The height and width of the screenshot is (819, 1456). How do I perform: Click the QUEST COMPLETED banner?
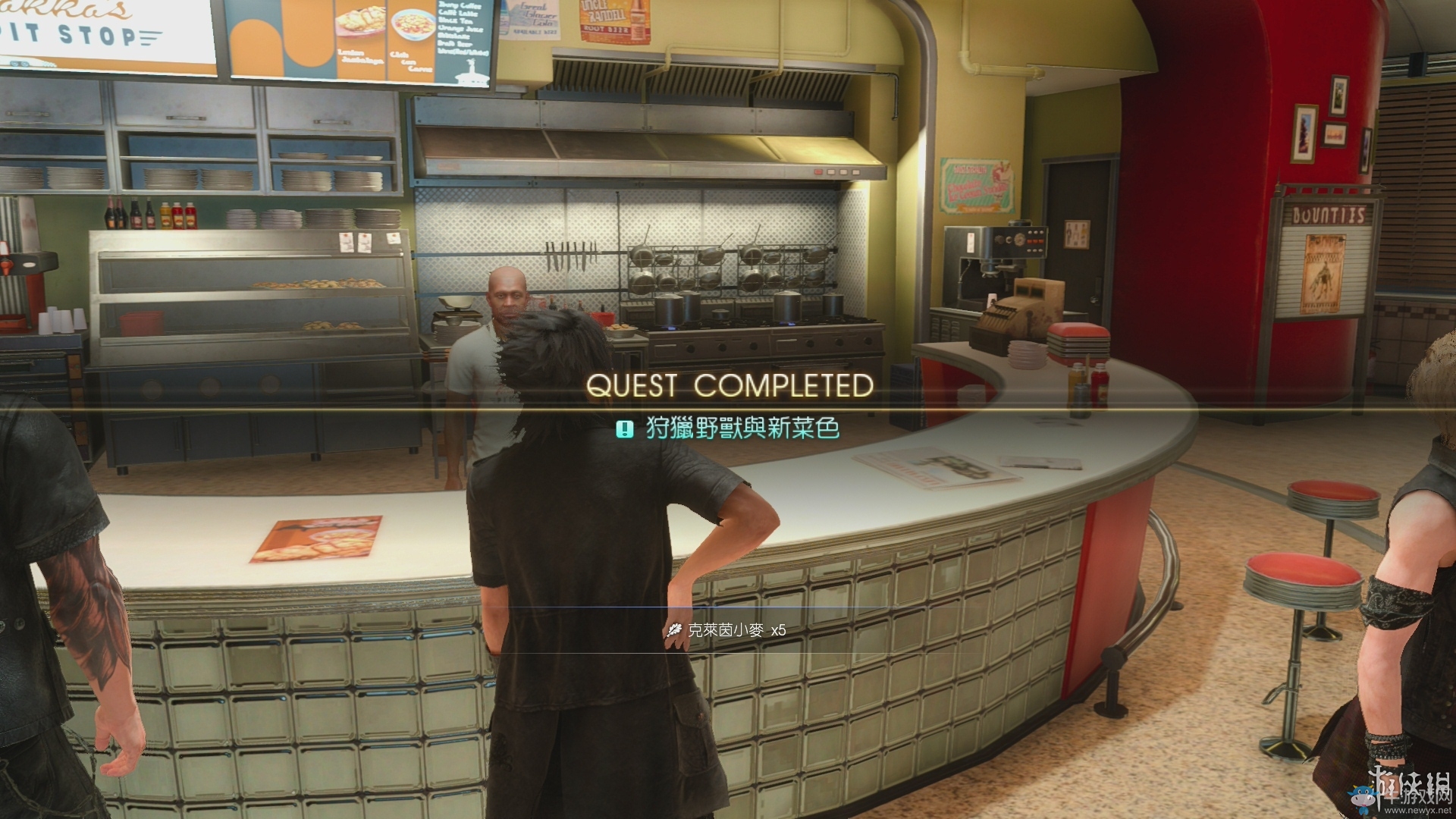[730, 385]
